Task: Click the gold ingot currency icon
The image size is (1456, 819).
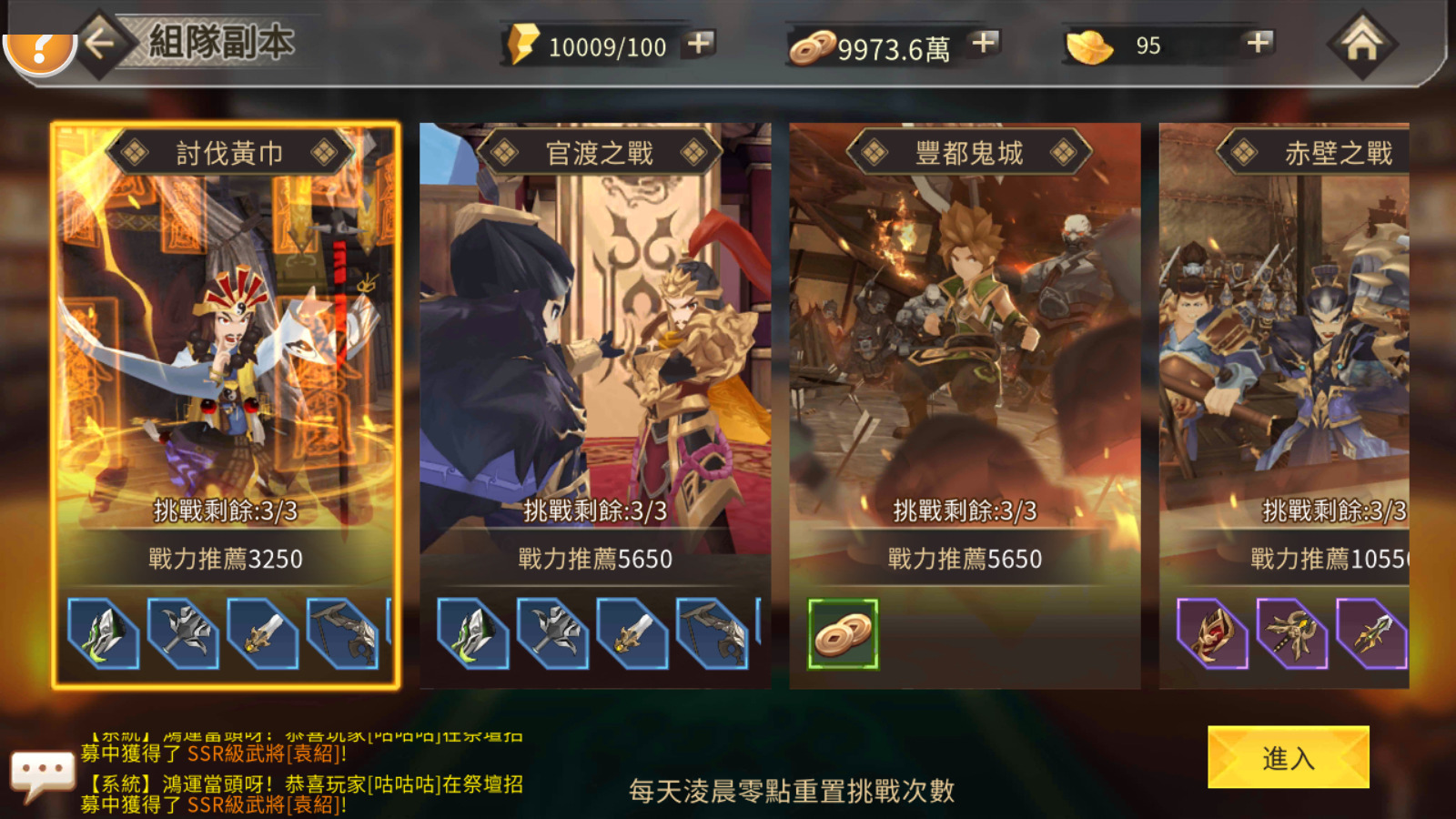Action: pos(1088,44)
